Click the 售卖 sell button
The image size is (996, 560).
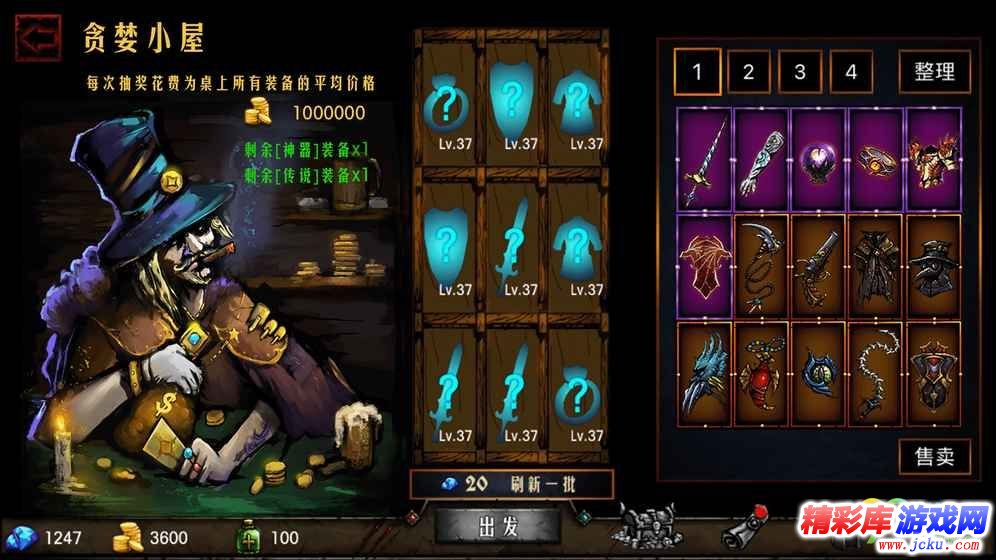(x=934, y=456)
